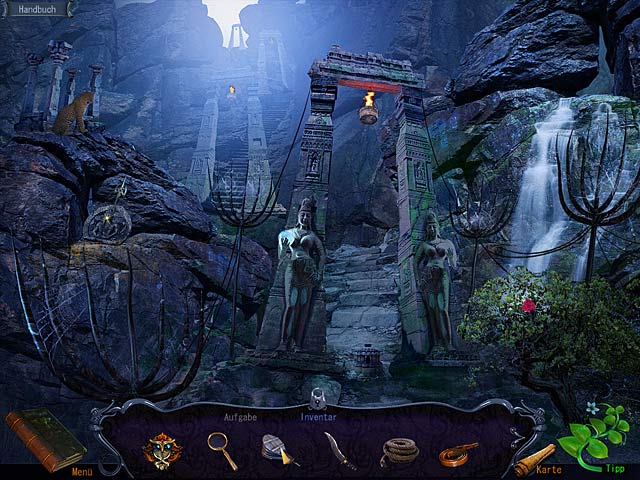This screenshot has height=480, width=640.
Task: Open the Menü journal book
Action: pyautogui.click(x=44, y=438)
